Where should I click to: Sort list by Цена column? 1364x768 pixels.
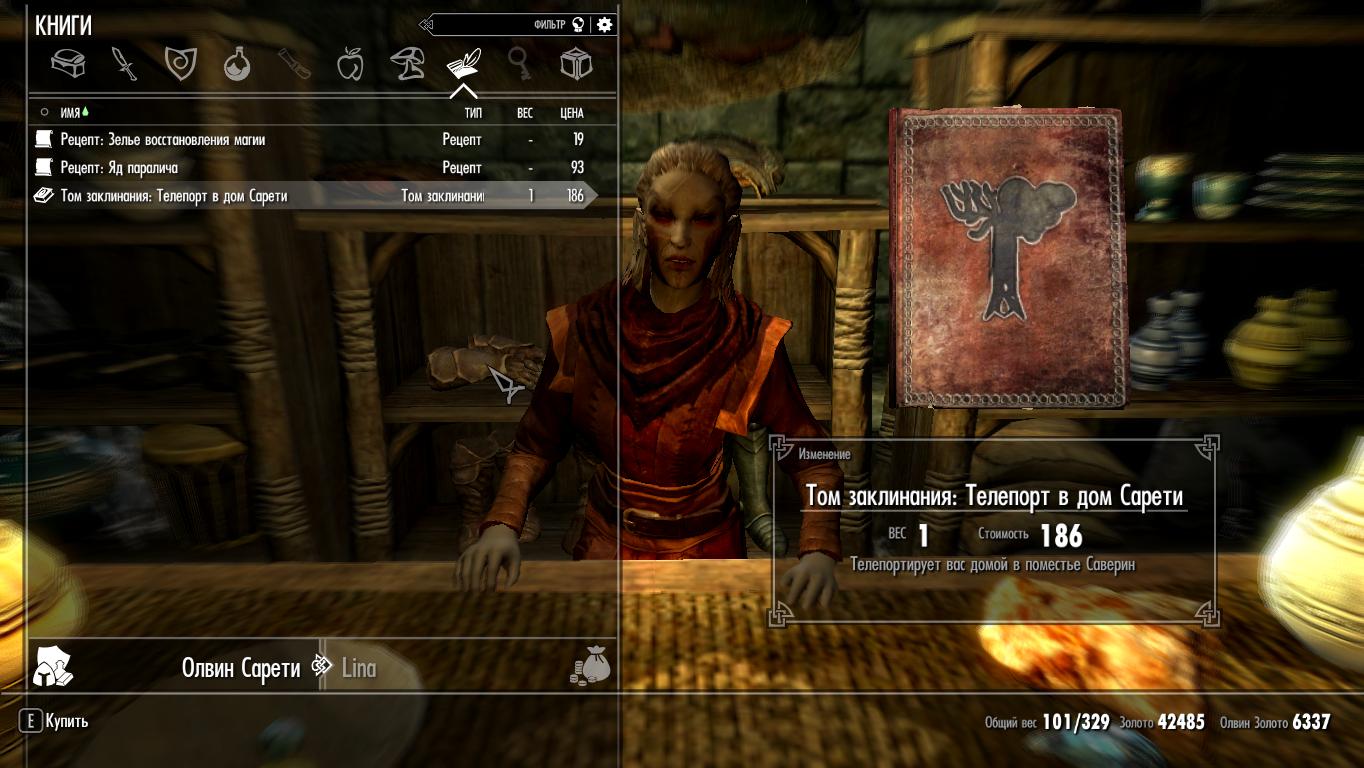click(571, 113)
